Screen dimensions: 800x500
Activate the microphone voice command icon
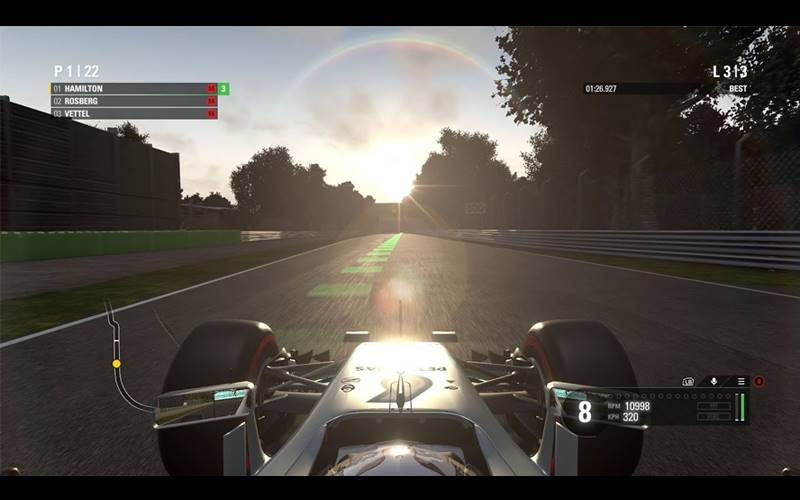tap(714, 381)
